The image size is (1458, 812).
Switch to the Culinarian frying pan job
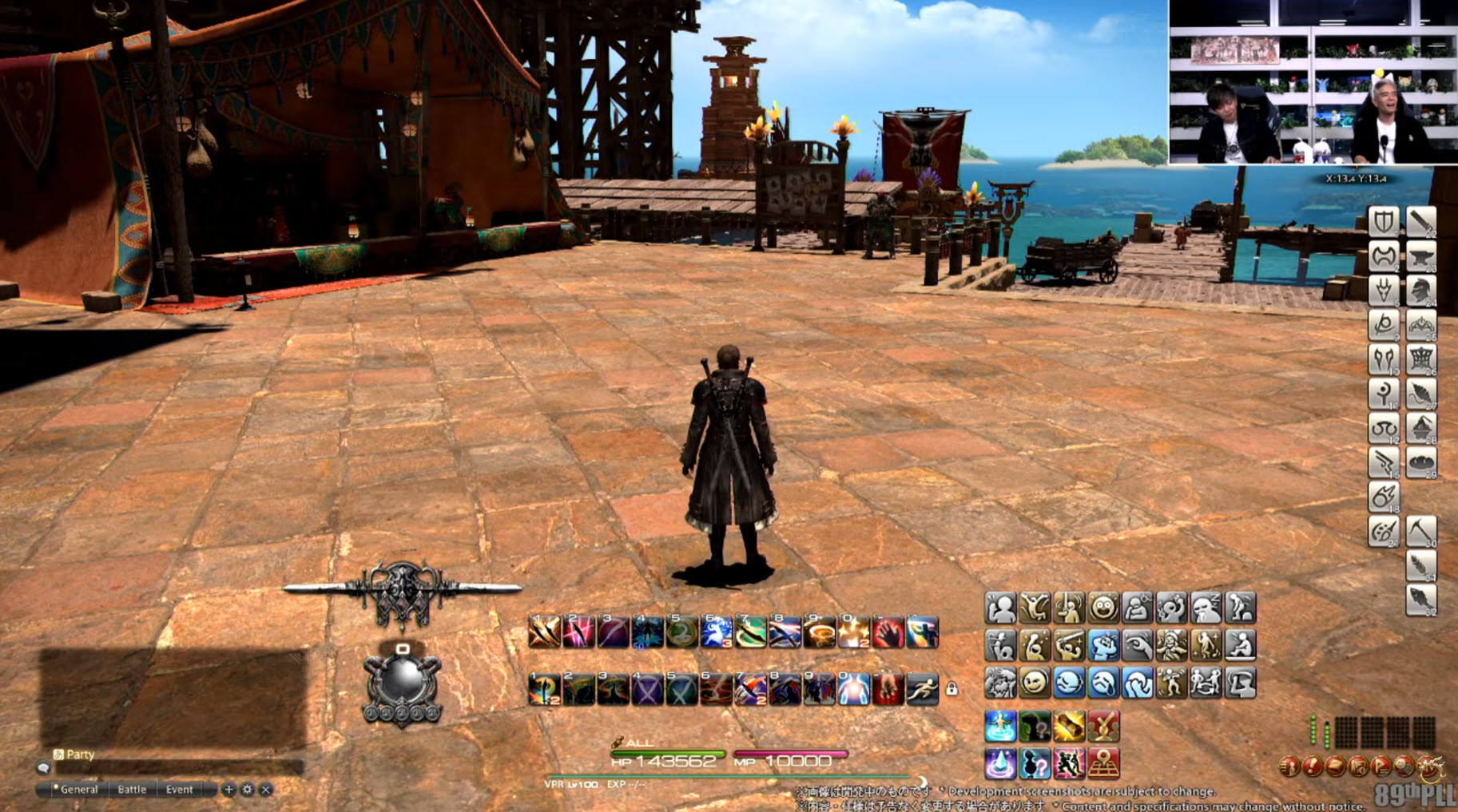click(1421, 462)
